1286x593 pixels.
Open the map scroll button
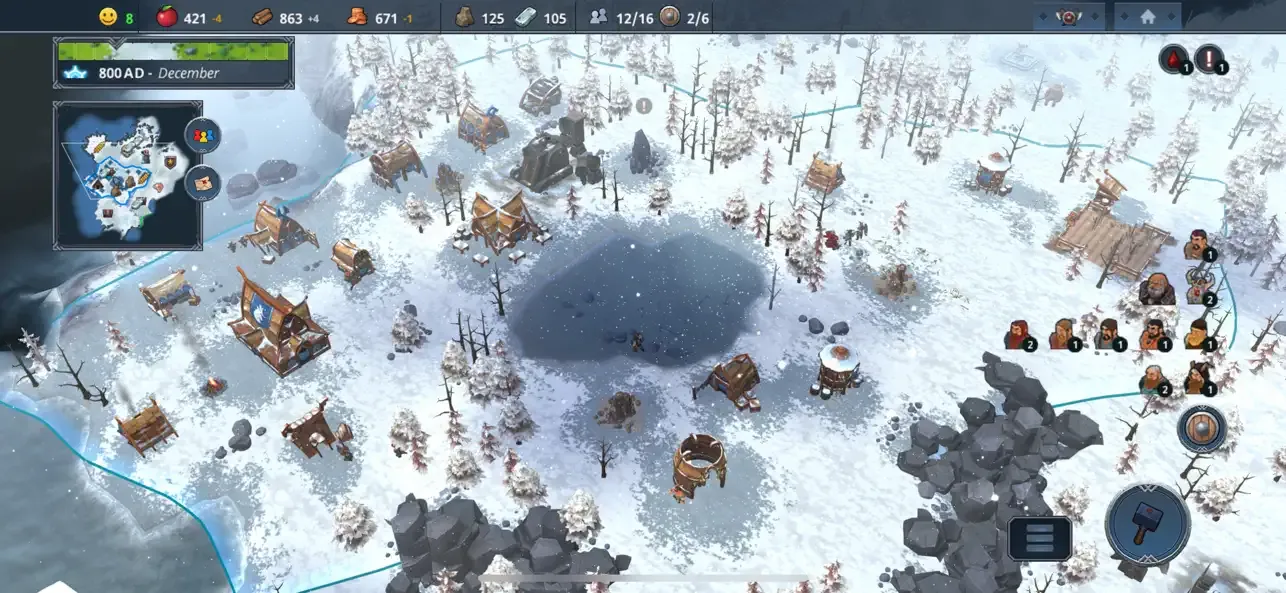click(x=203, y=184)
